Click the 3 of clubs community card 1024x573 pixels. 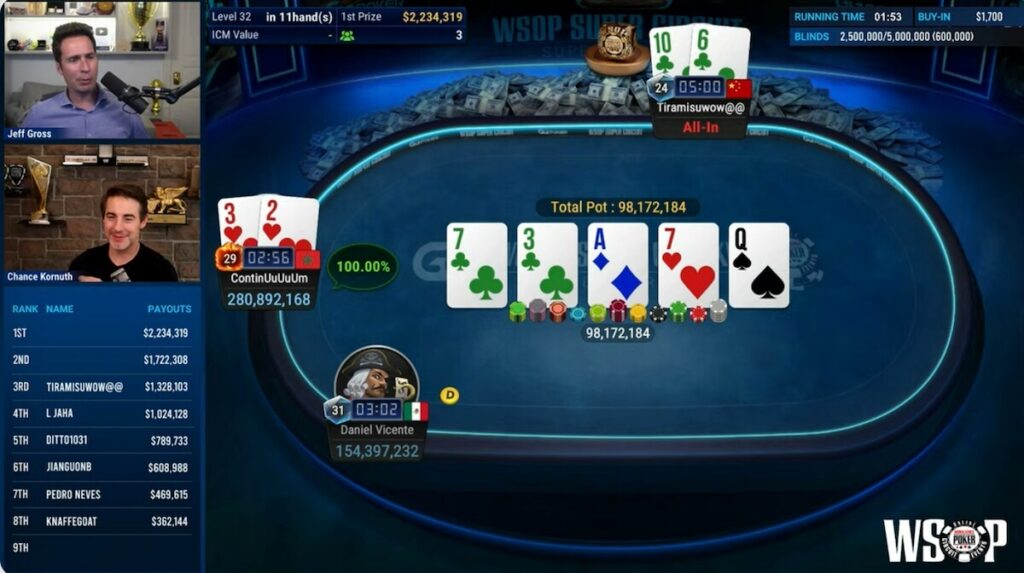(x=547, y=265)
